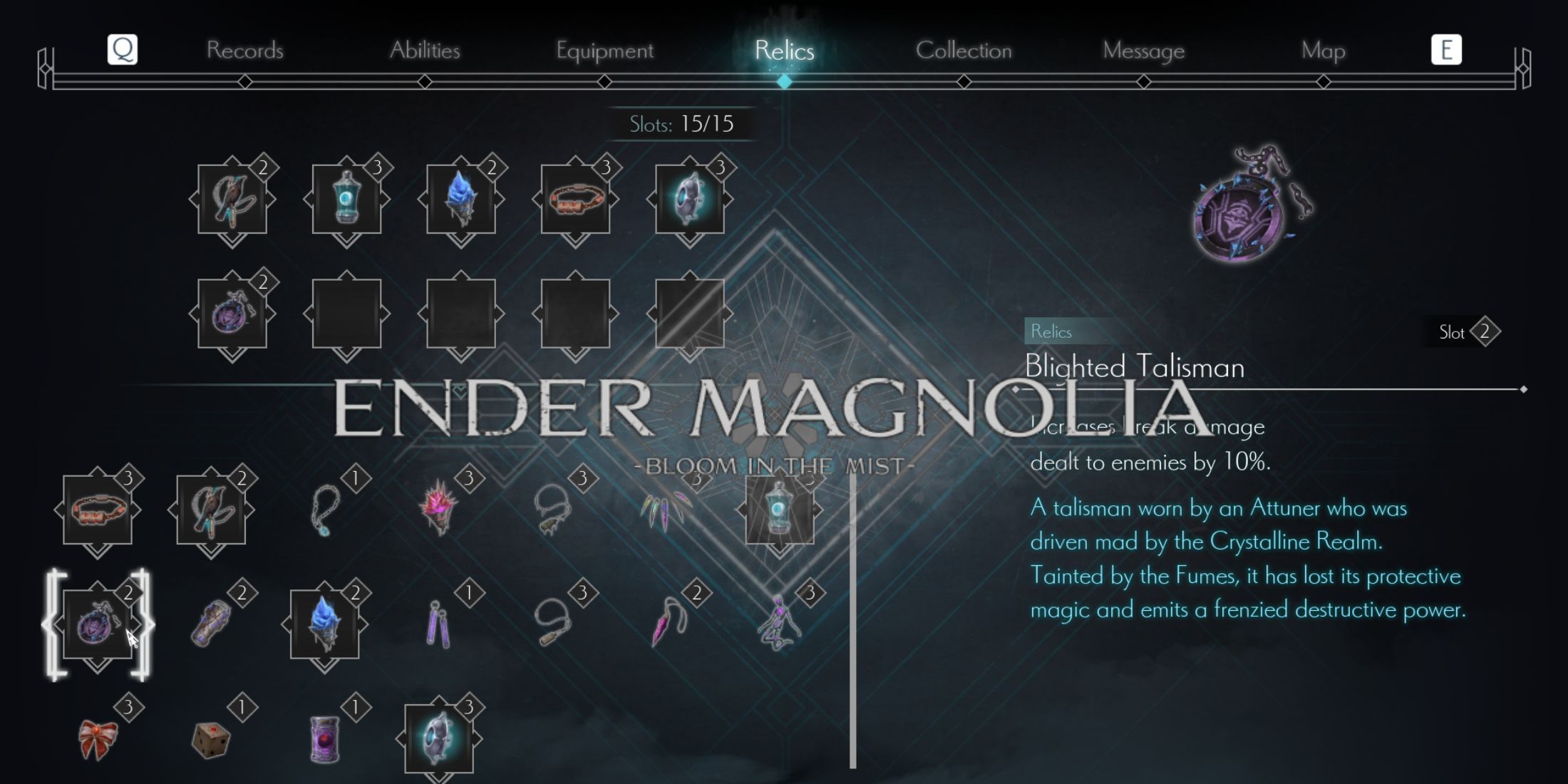Screen dimensions: 1568x784
Task: Click the equipped Blighted Talisman slot
Action: point(232,314)
